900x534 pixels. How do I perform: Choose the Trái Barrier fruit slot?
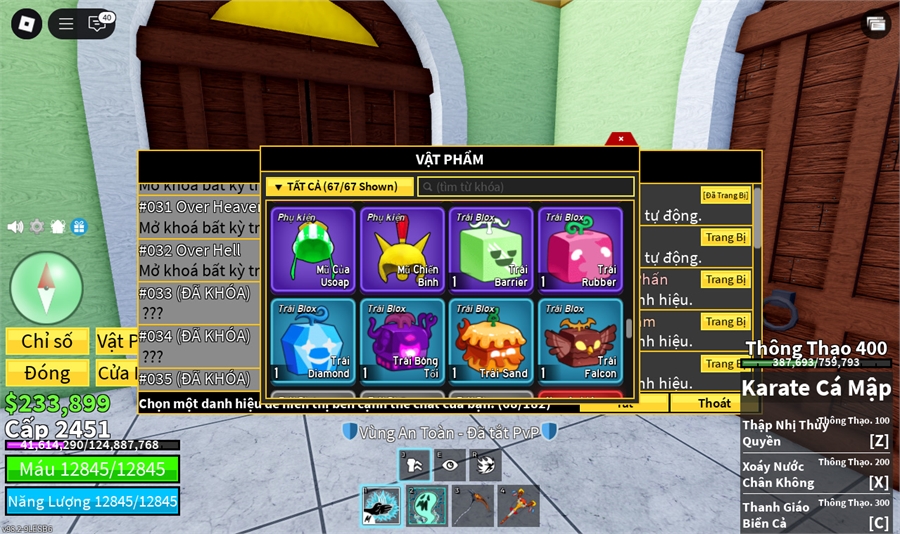click(491, 249)
